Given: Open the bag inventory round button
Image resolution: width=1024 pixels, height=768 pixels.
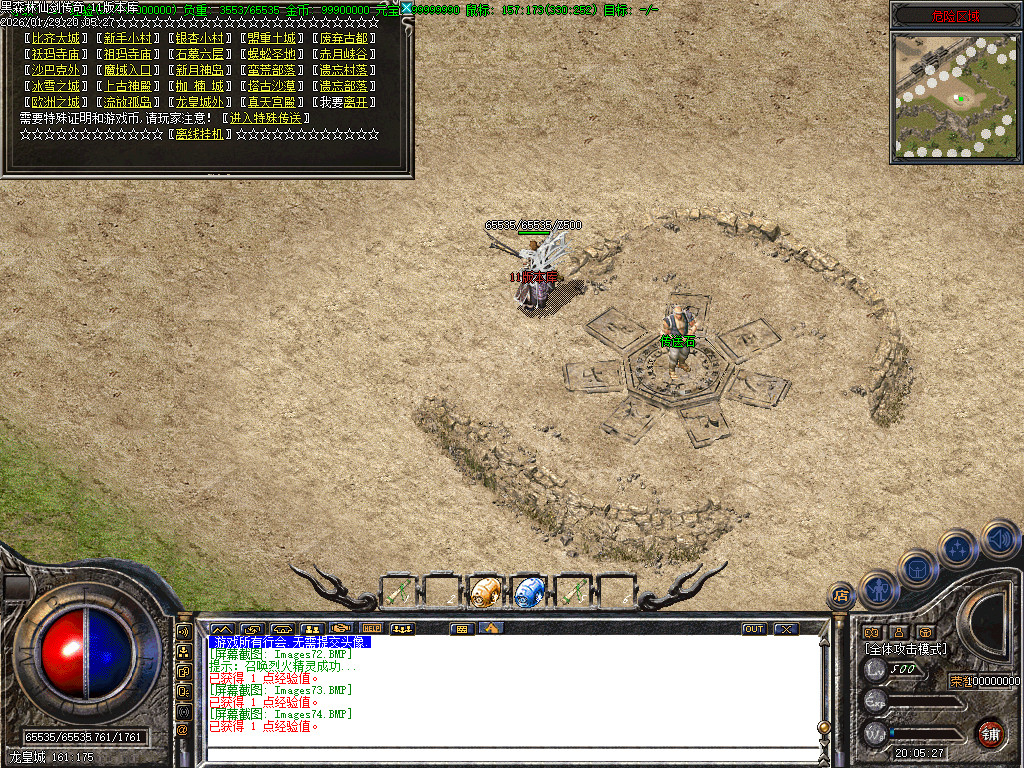Looking at the screenshot, I should (x=917, y=569).
